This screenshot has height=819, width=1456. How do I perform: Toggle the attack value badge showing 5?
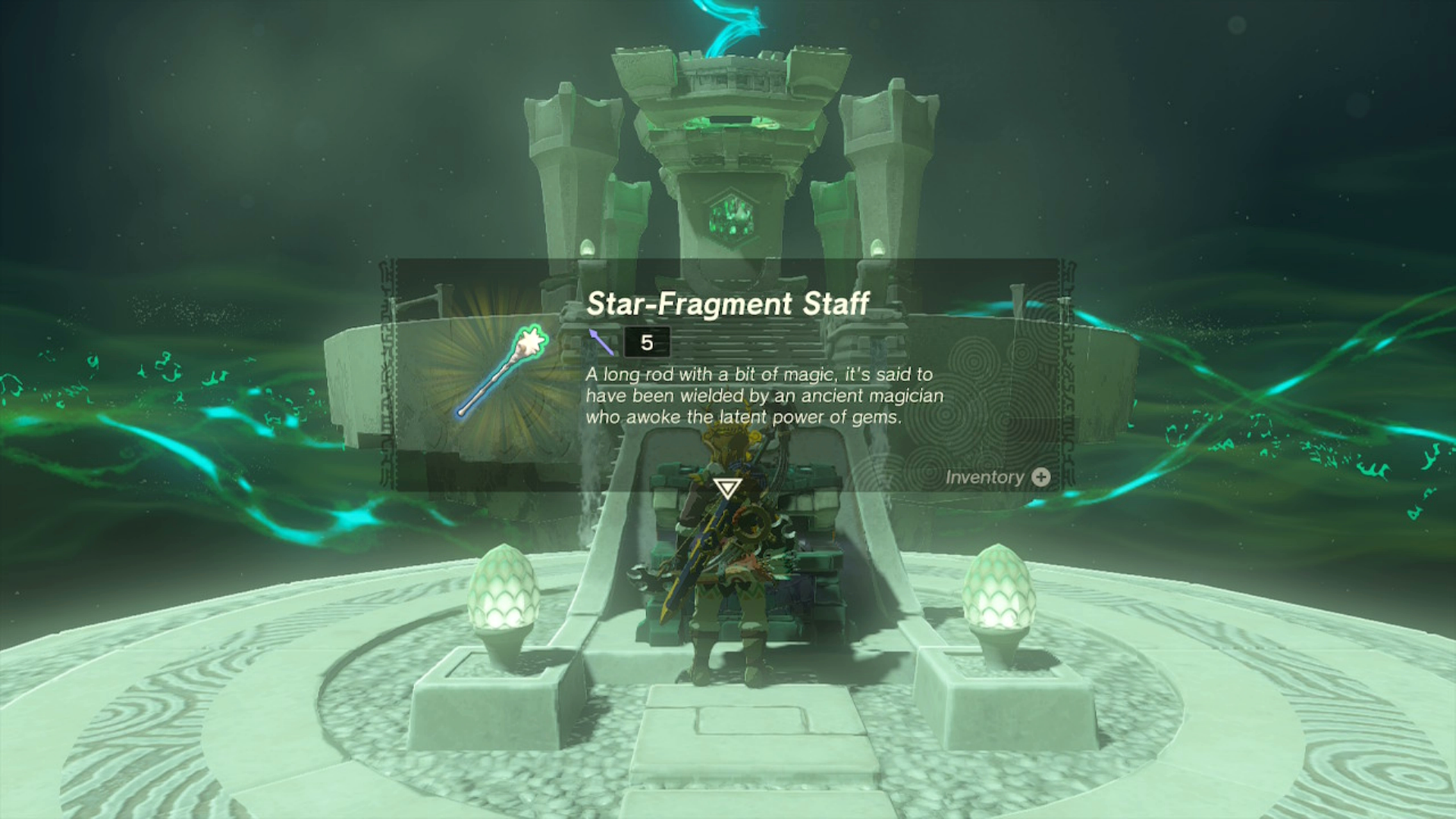pyautogui.click(x=645, y=343)
